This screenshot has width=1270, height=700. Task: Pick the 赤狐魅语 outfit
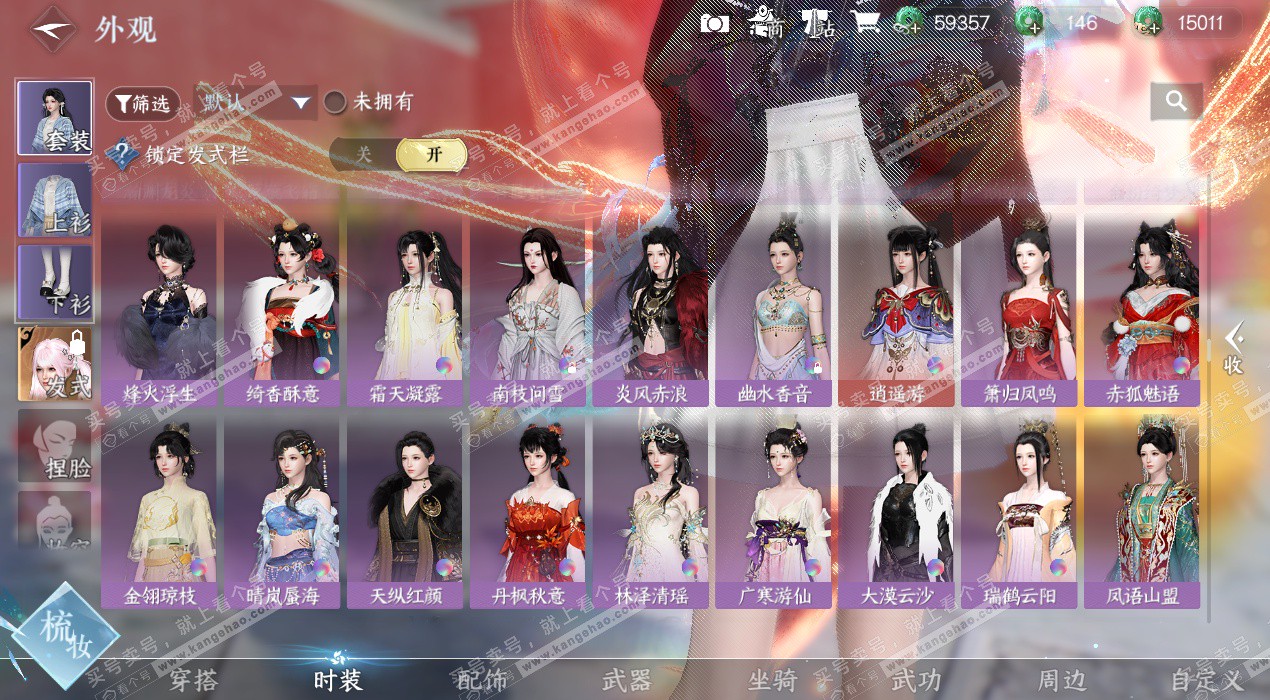1142,310
